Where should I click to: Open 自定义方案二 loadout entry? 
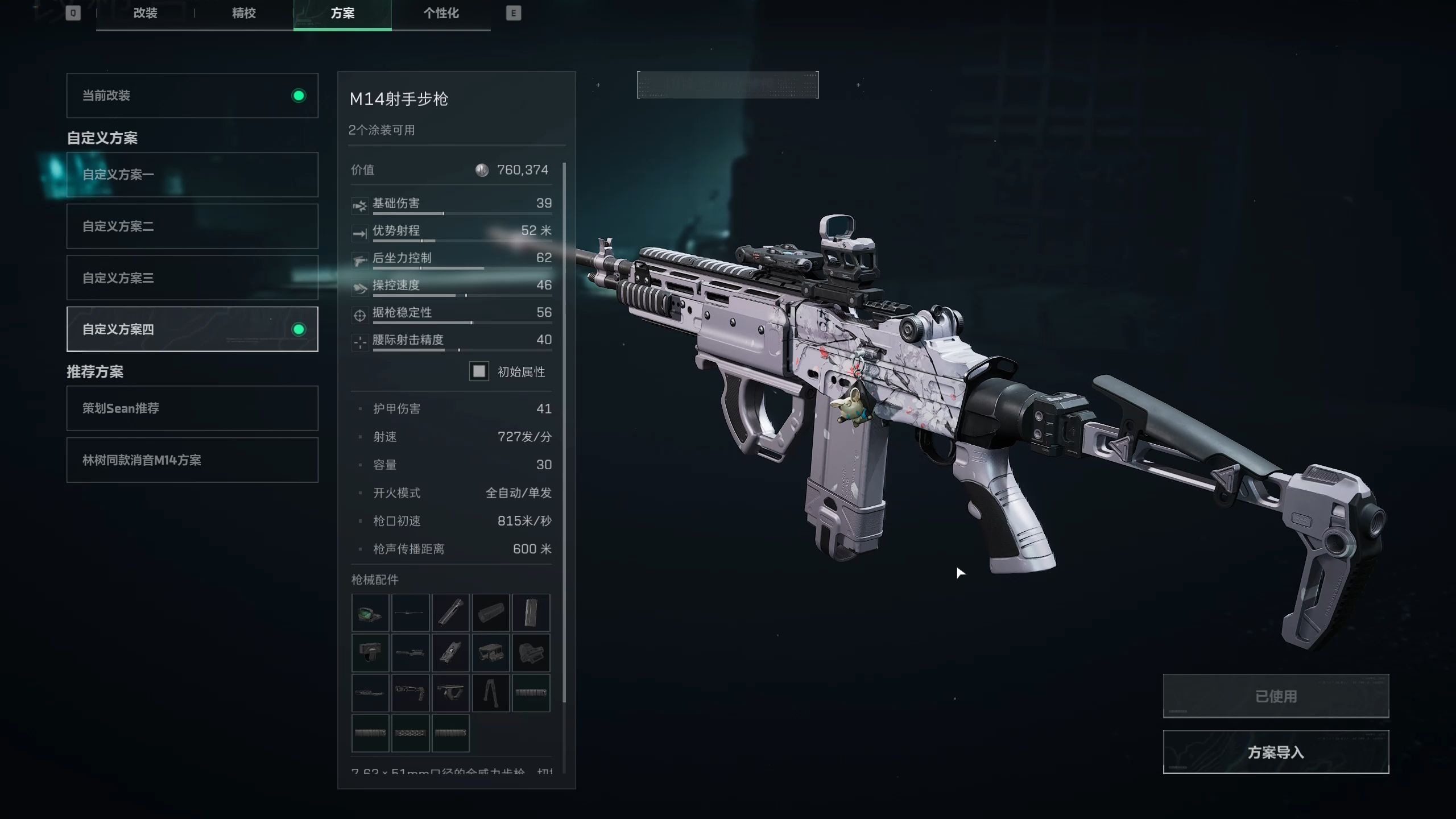192,226
